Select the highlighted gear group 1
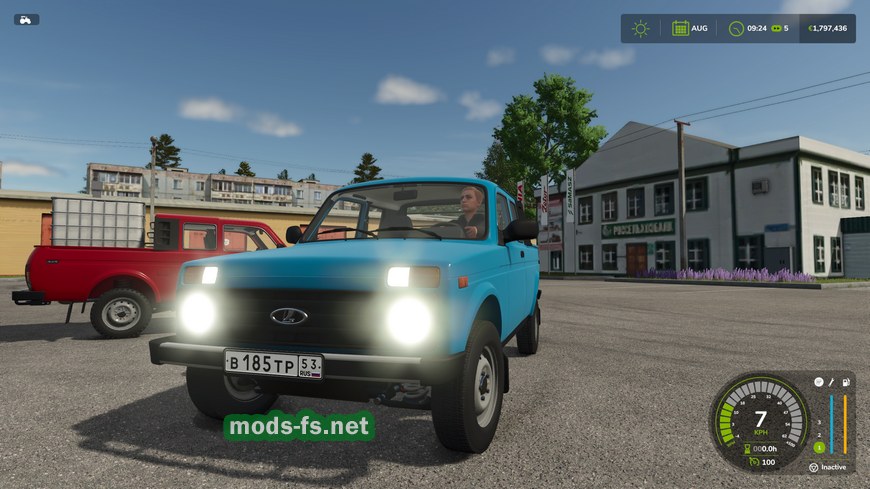Screen dimensions: 870x489 [x=818, y=447]
